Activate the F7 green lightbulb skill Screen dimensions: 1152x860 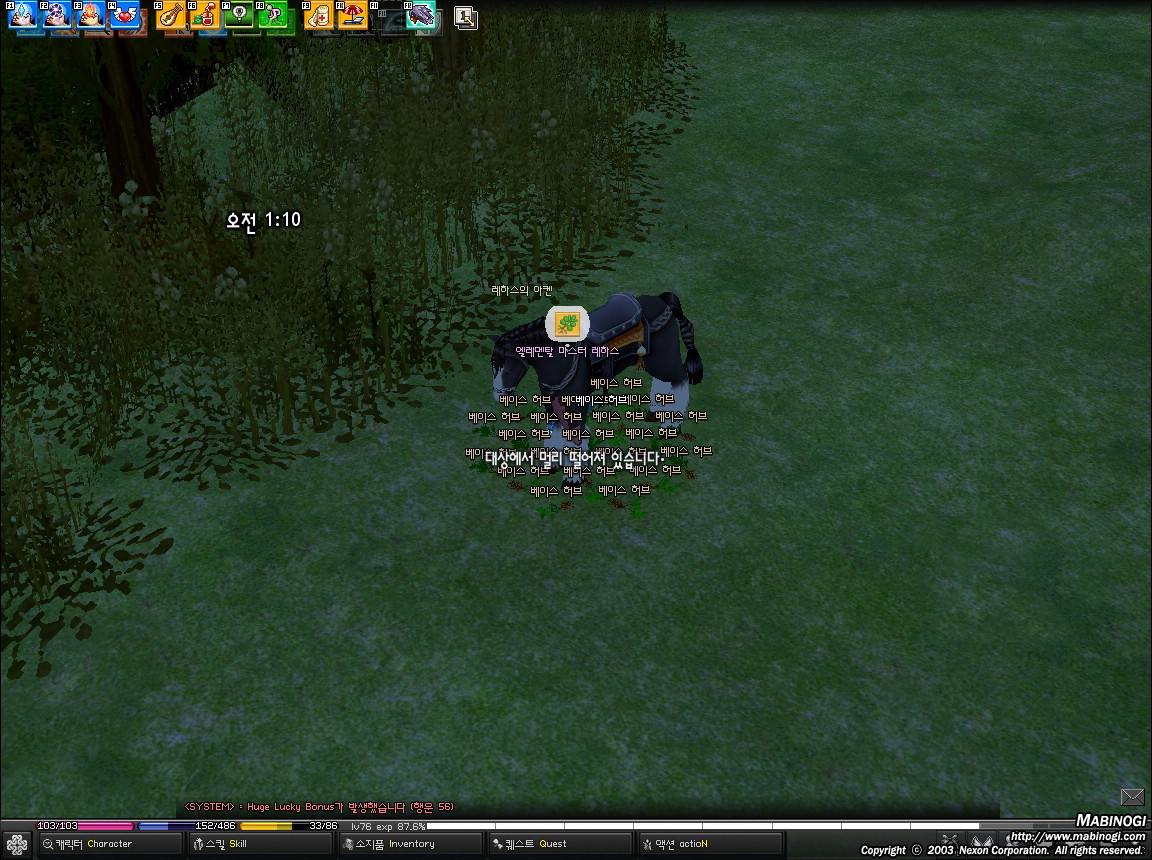[239, 15]
